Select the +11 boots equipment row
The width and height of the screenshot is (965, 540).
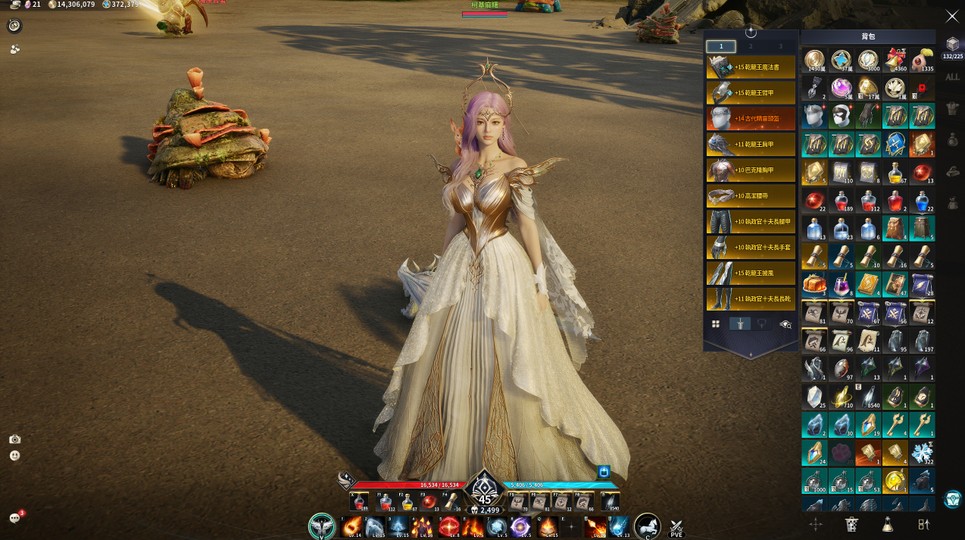751,298
